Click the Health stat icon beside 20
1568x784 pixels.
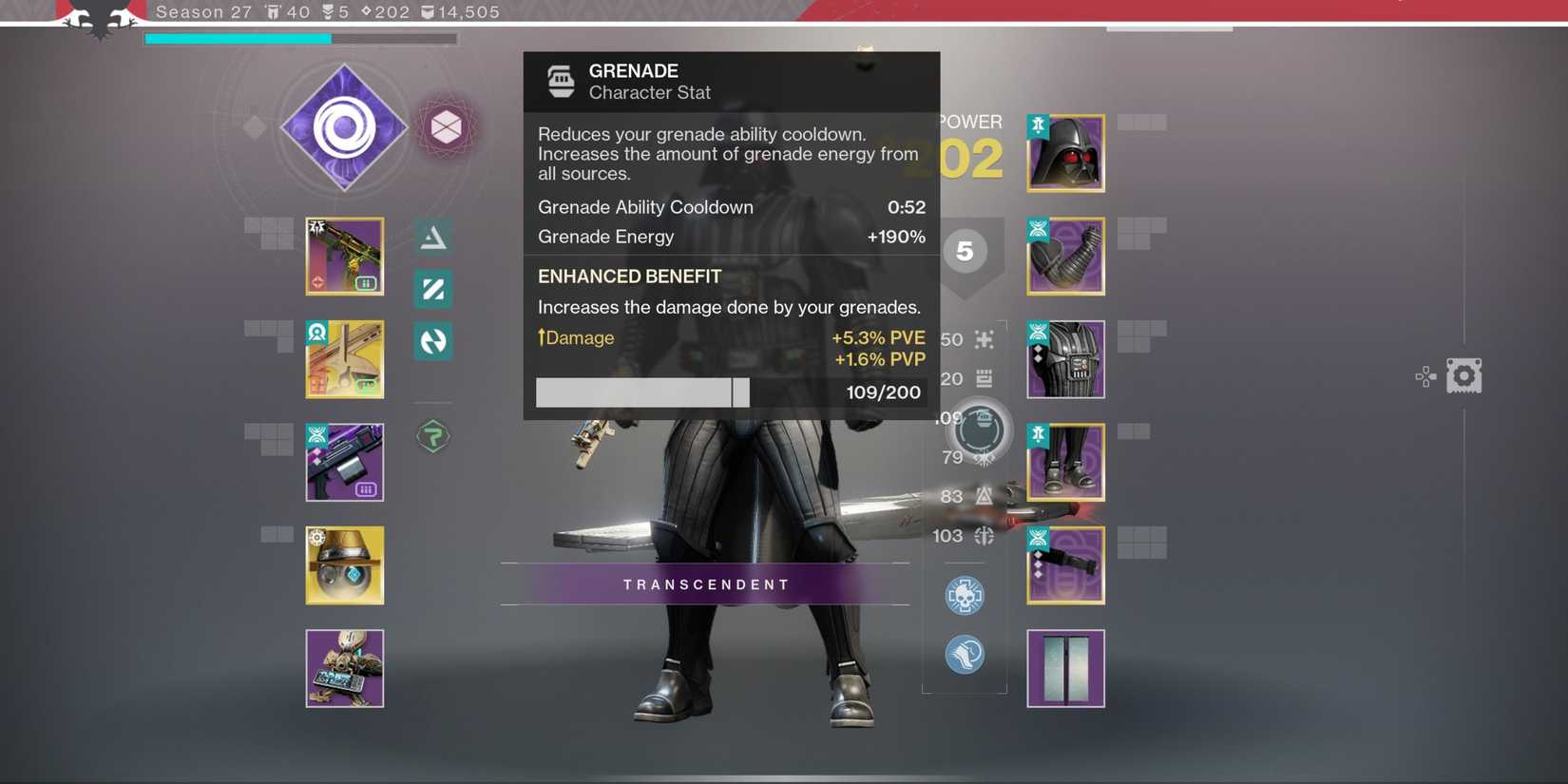(984, 378)
